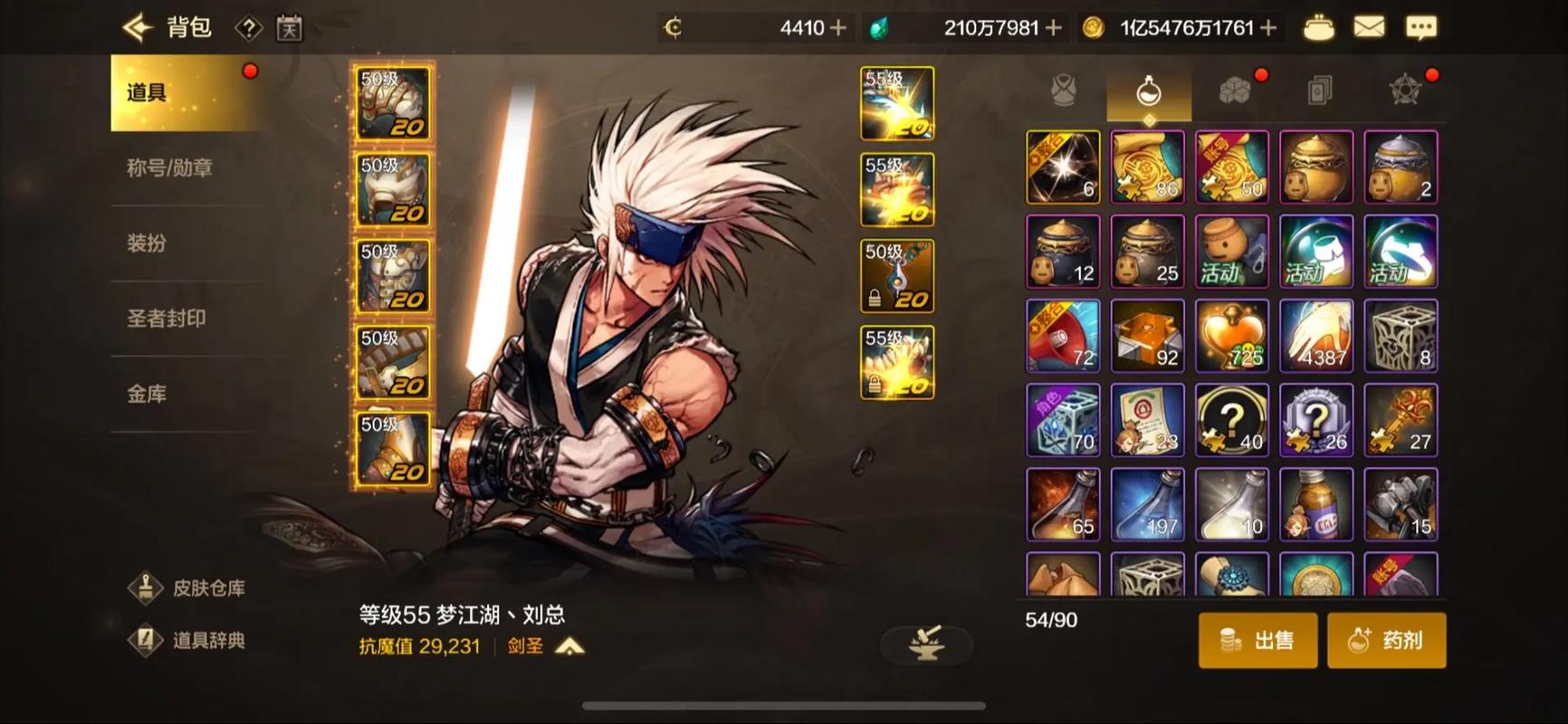Click the 出售 sell button
1568x724 pixels.
[x=1257, y=641]
